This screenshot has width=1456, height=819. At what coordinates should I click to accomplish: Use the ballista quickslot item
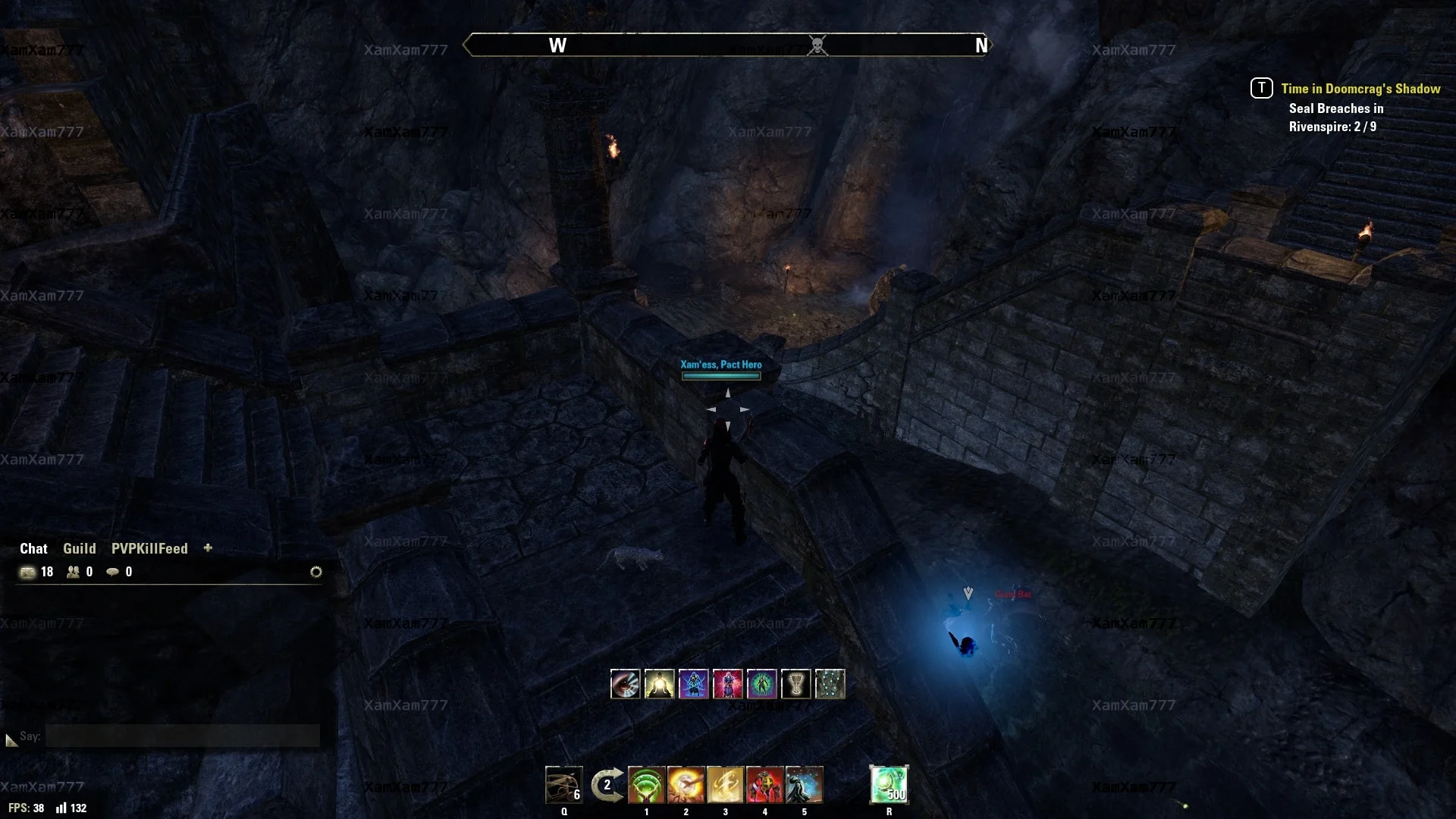[x=563, y=785]
